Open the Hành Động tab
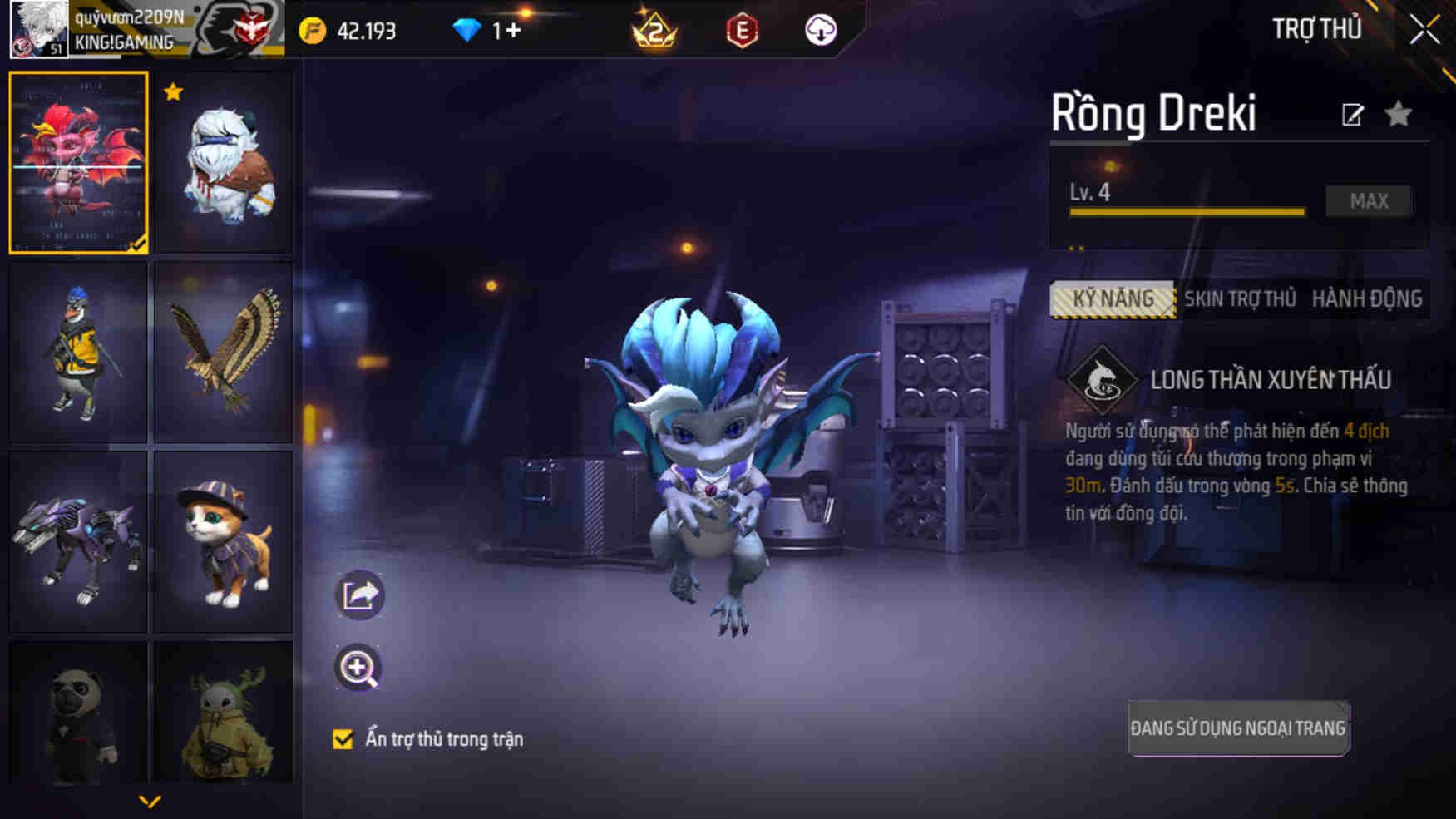This screenshot has width=1456, height=819. (1366, 298)
